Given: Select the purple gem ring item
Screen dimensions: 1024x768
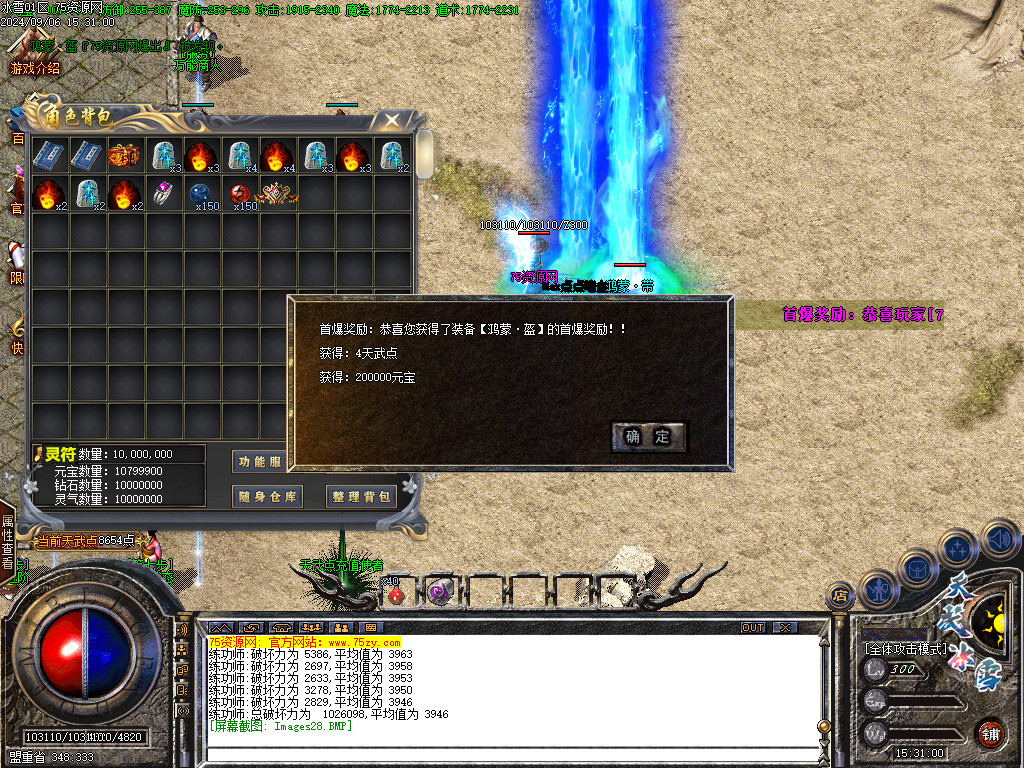Looking at the screenshot, I should point(164,193).
